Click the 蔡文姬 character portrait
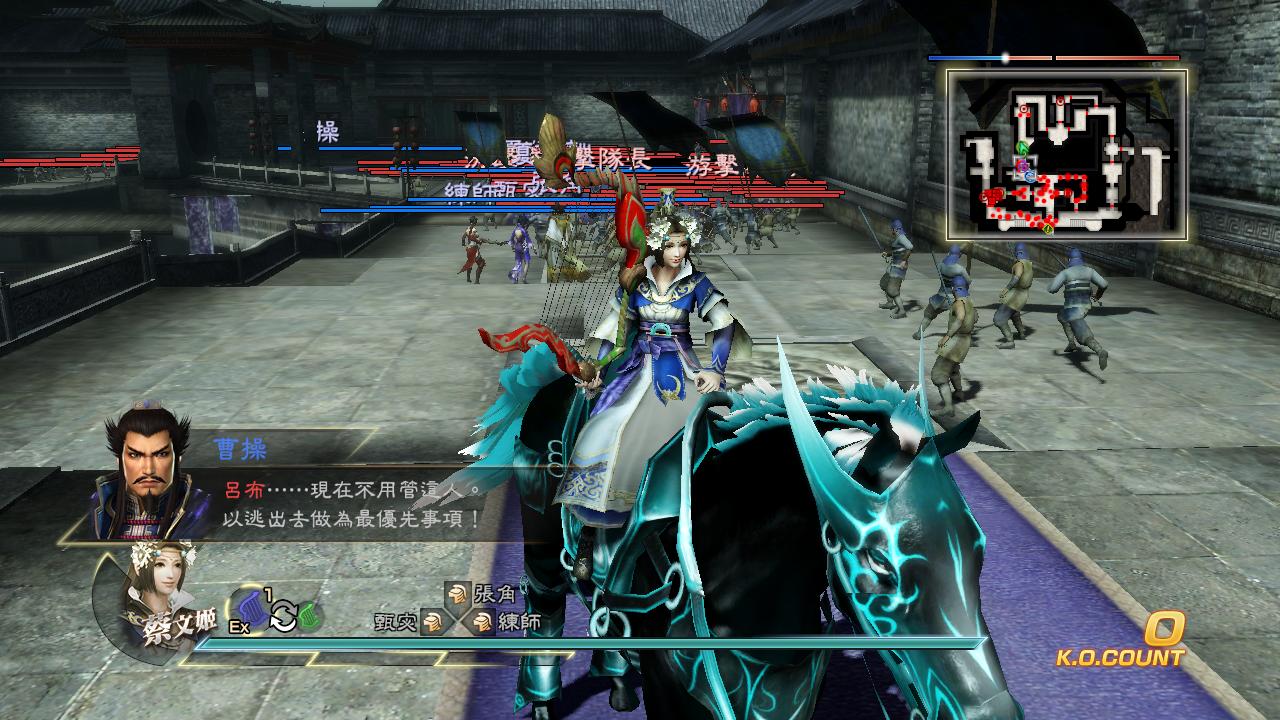 click(x=155, y=592)
